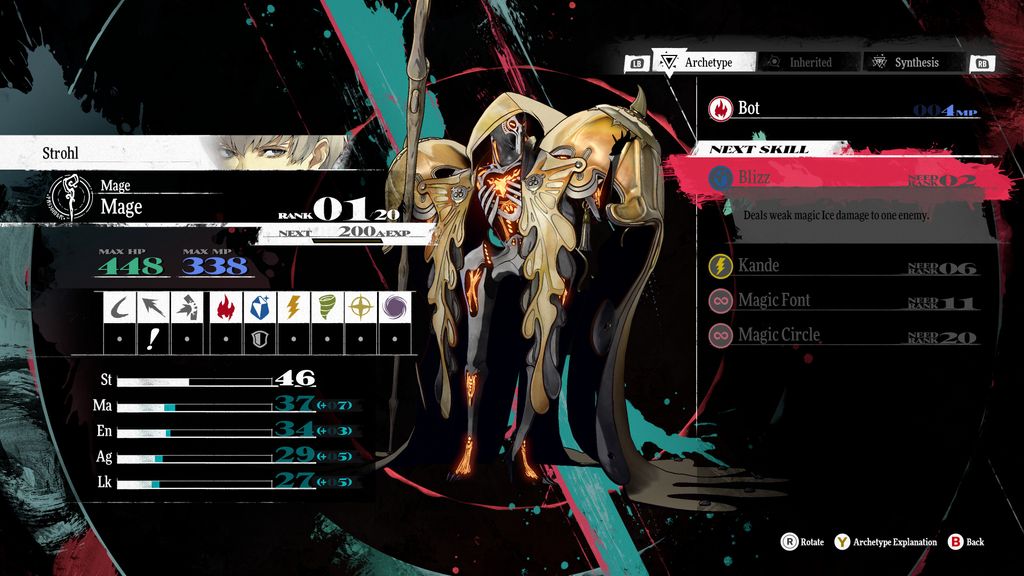The image size is (1024, 576).
Task: Click the lightning bolt affinity icon
Action: point(295,306)
